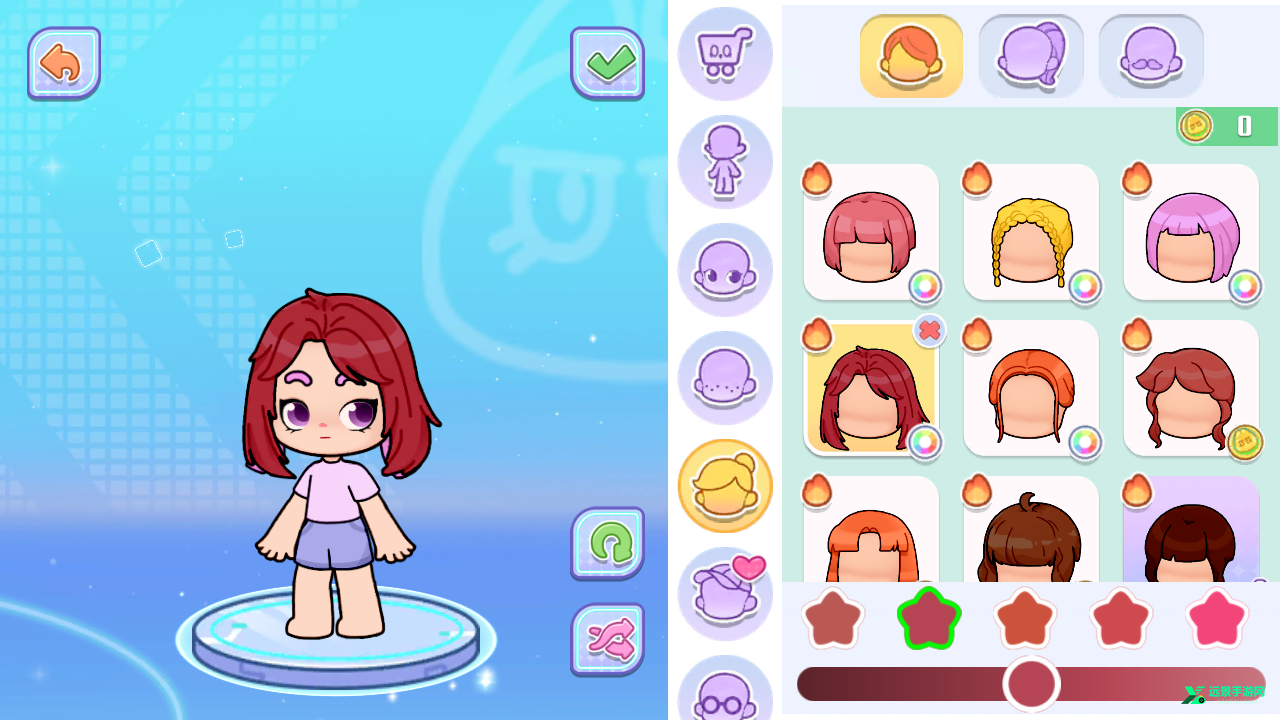
Task: Switch to the front hair tab
Action: (911, 57)
